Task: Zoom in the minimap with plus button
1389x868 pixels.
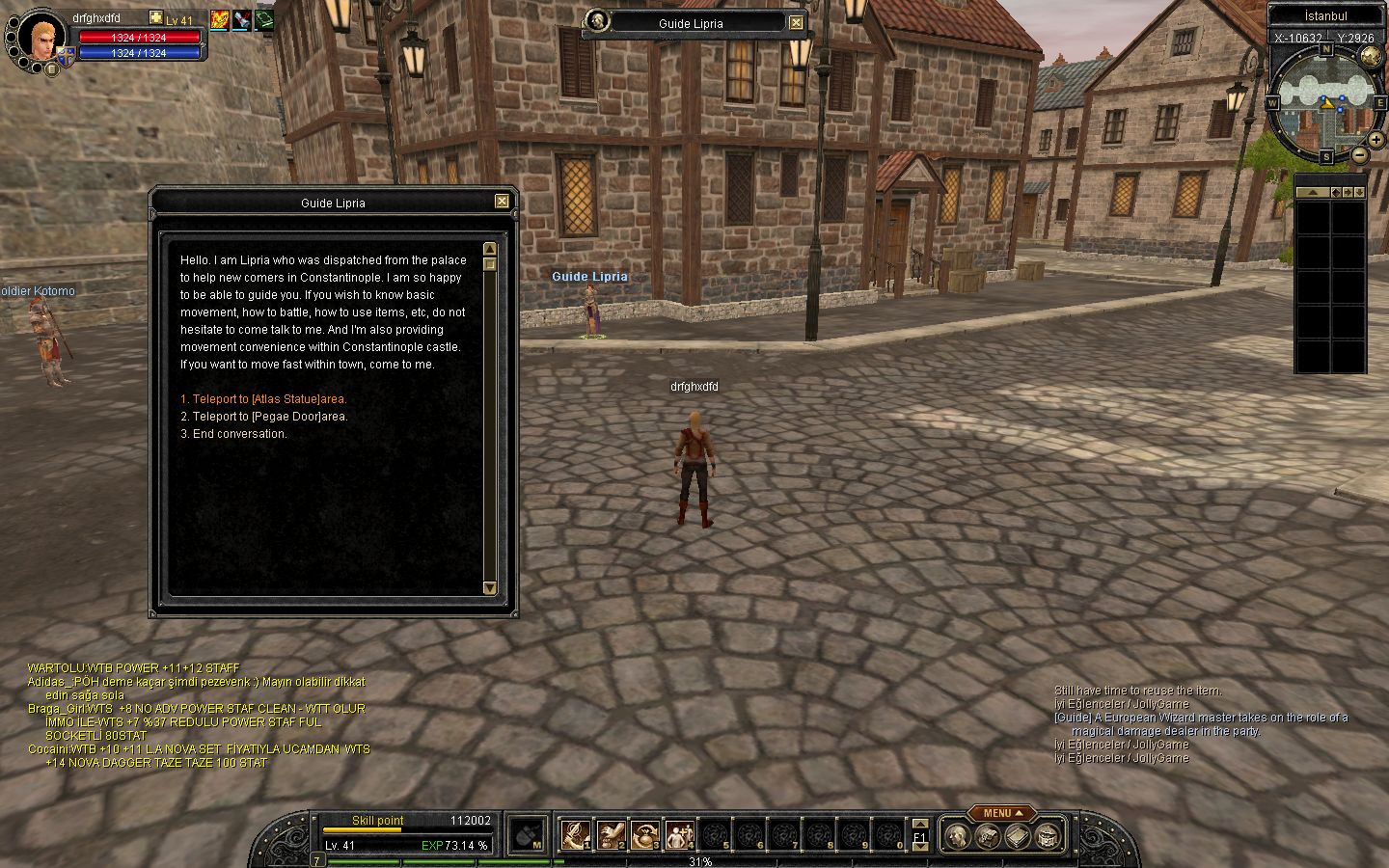Action: click(1375, 140)
